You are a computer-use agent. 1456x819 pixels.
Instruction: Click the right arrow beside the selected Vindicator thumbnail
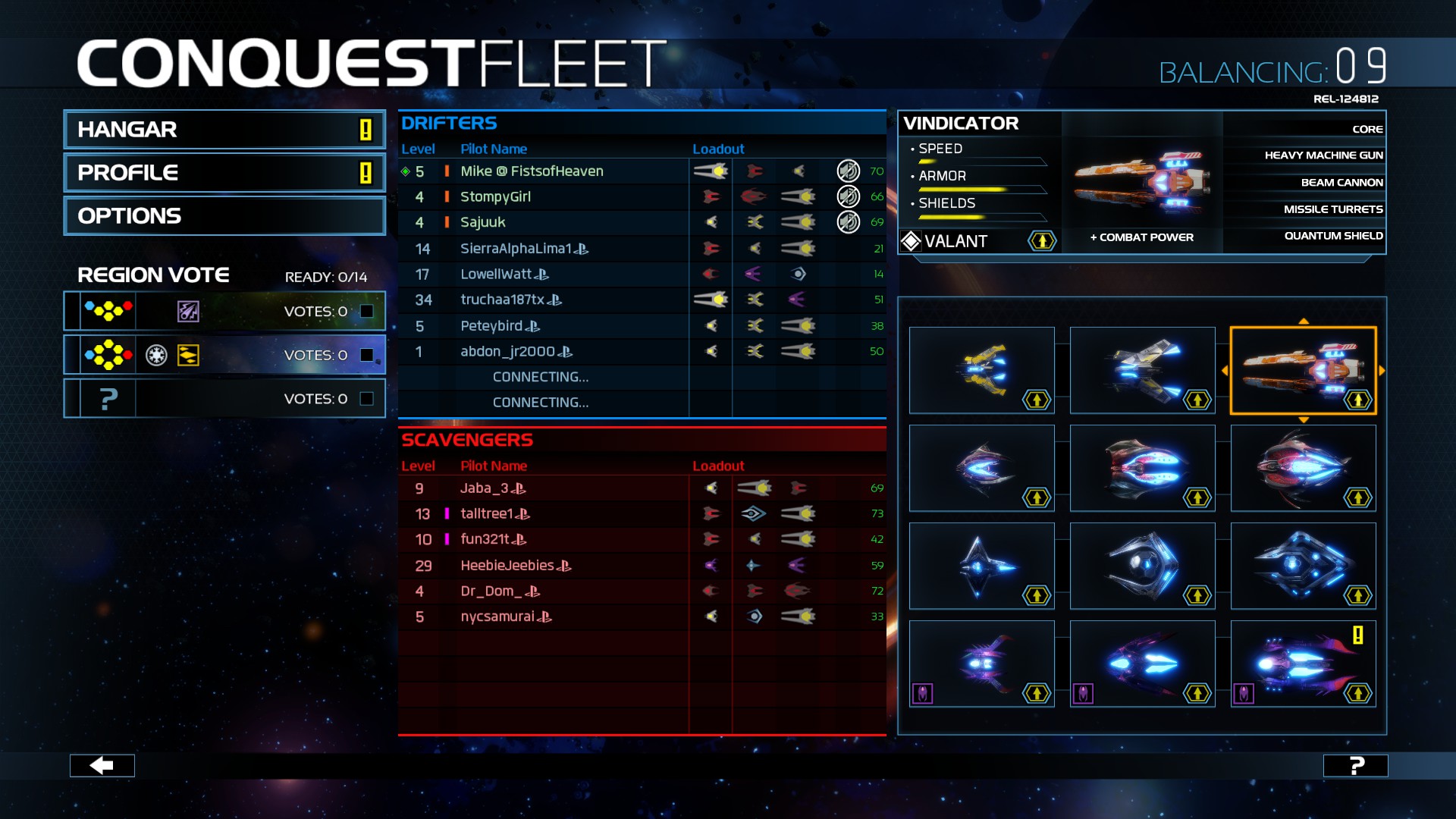click(1382, 372)
